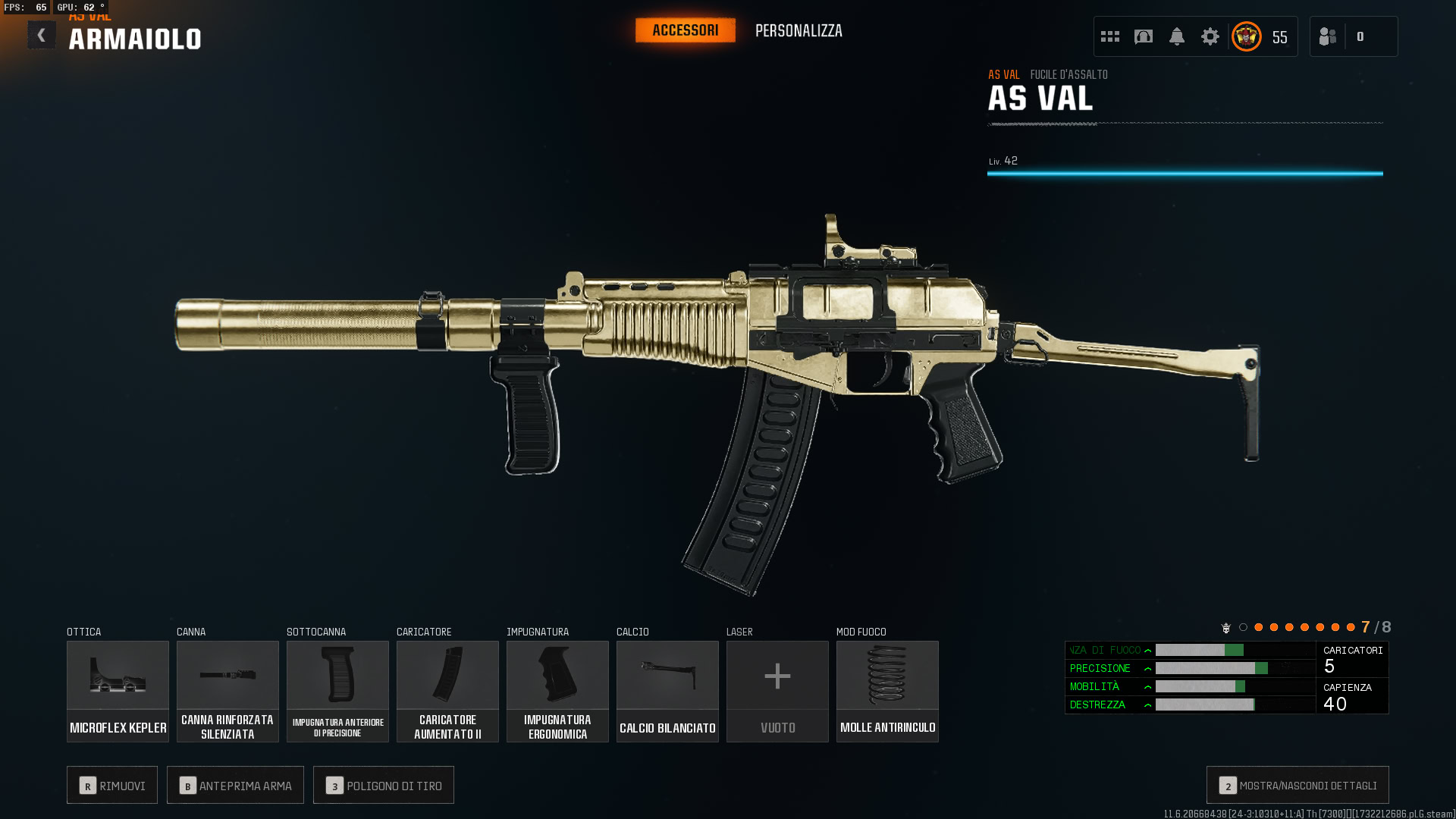The width and height of the screenshot is (1456, 819).
Task: Click the Rimuovi button
Action: (x=112, y=785)
